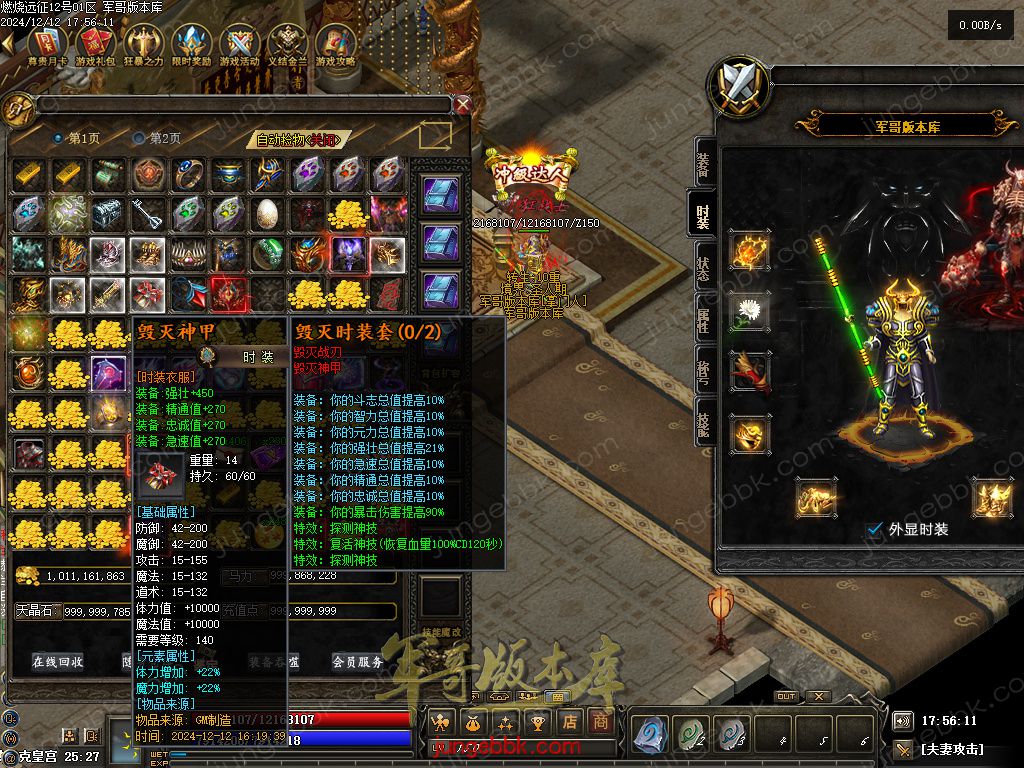Toggle the 自动捡物 auto-pickup button
The width and height of the screenshot is (1024, 768).
297,140
